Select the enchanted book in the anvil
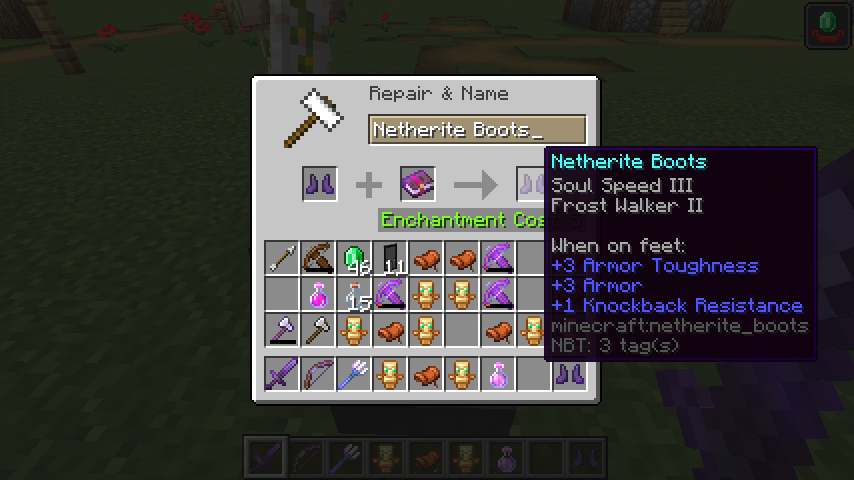854x480 pixels. (417, 185)
